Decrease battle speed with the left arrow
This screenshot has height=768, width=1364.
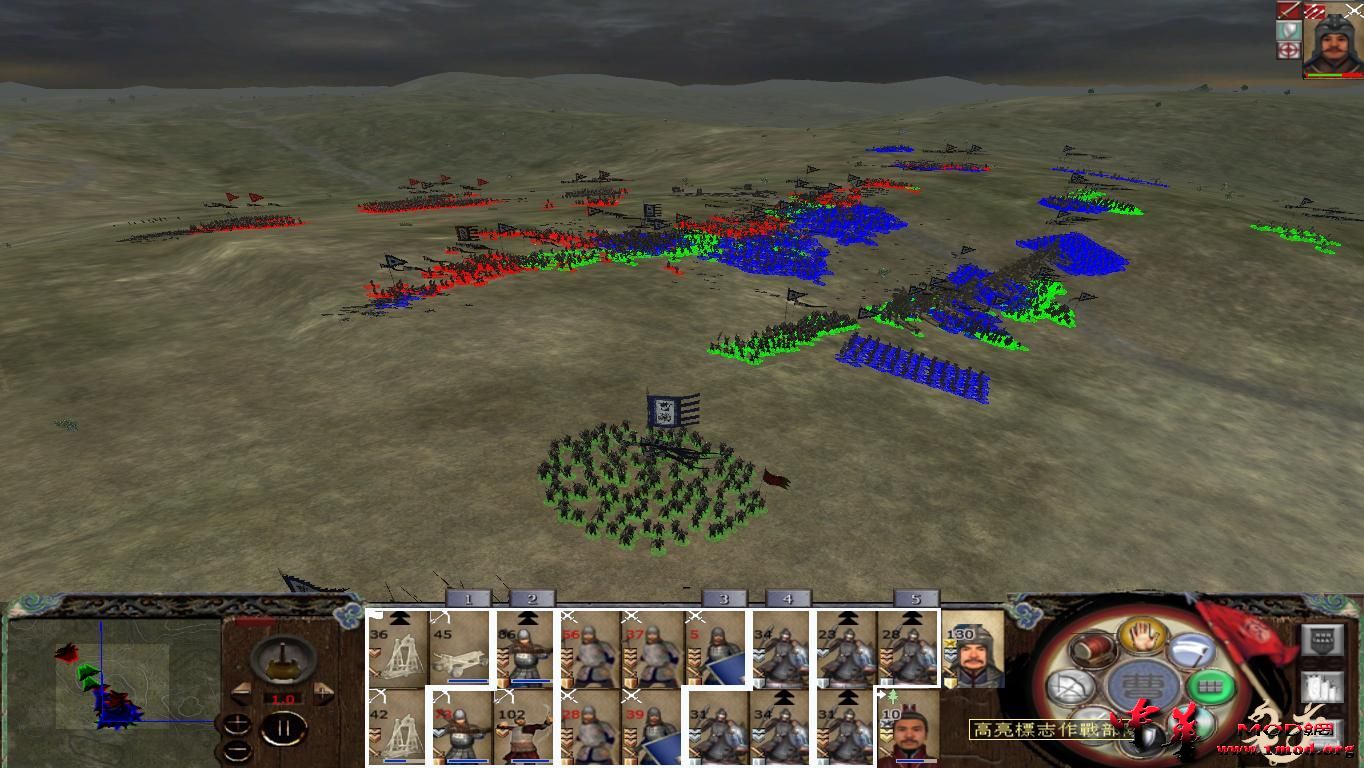[240, 692]
